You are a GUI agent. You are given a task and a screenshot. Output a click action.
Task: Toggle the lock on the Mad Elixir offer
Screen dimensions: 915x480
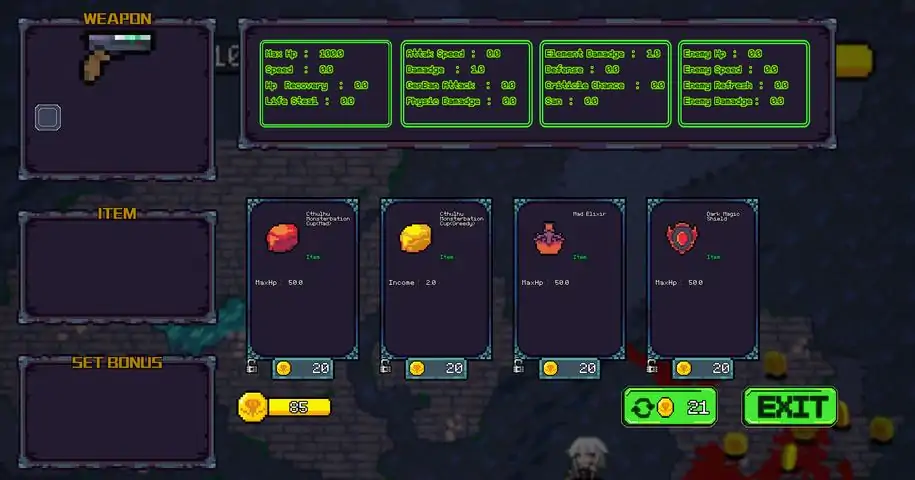519,367
